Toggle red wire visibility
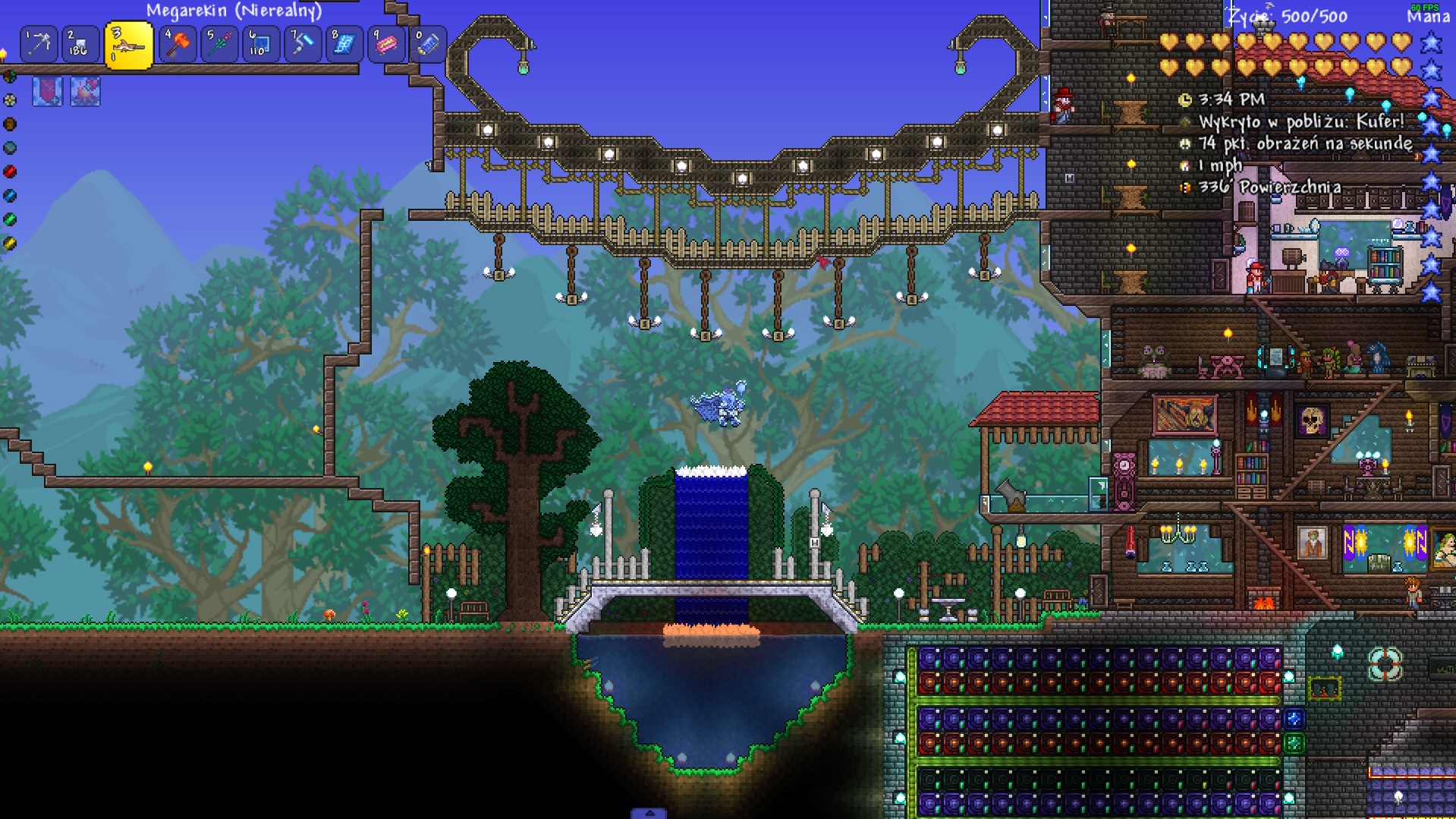The height and width of the screenshot is (819, 1456). (10, 172)
